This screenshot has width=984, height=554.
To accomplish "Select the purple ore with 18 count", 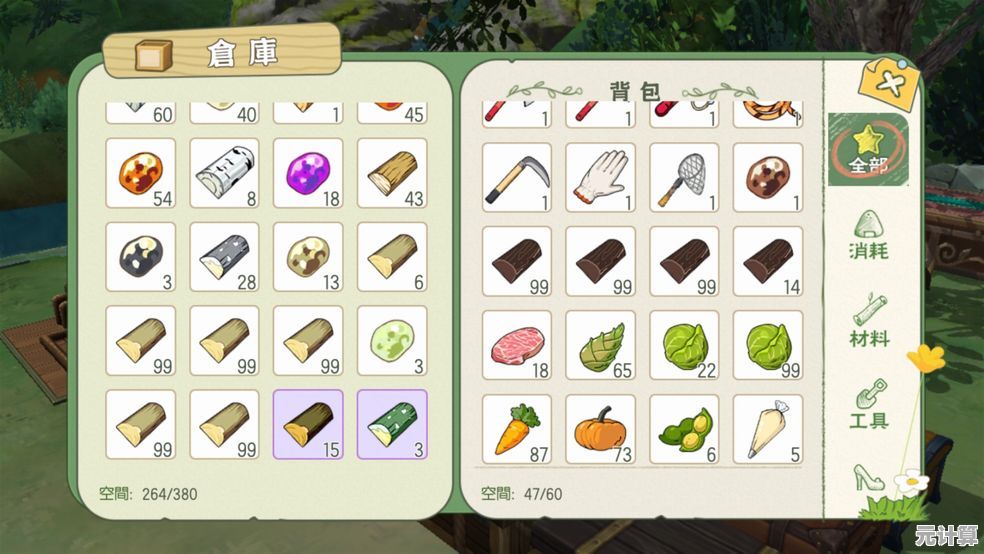I will coord(308,173).
